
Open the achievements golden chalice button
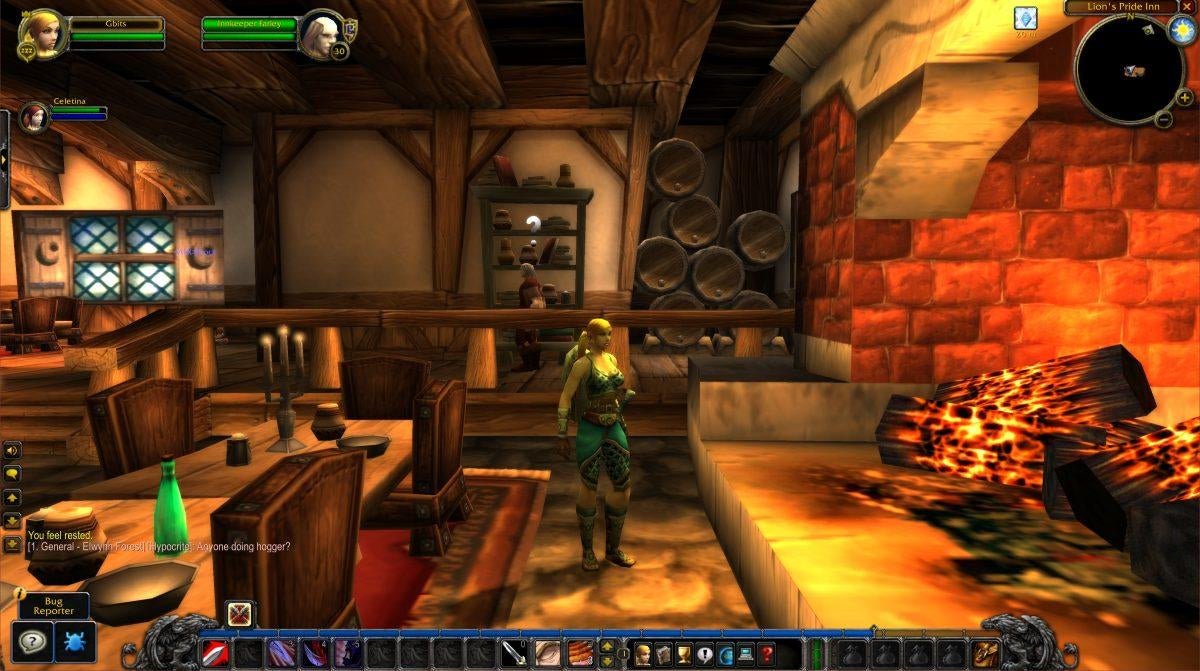684,654
